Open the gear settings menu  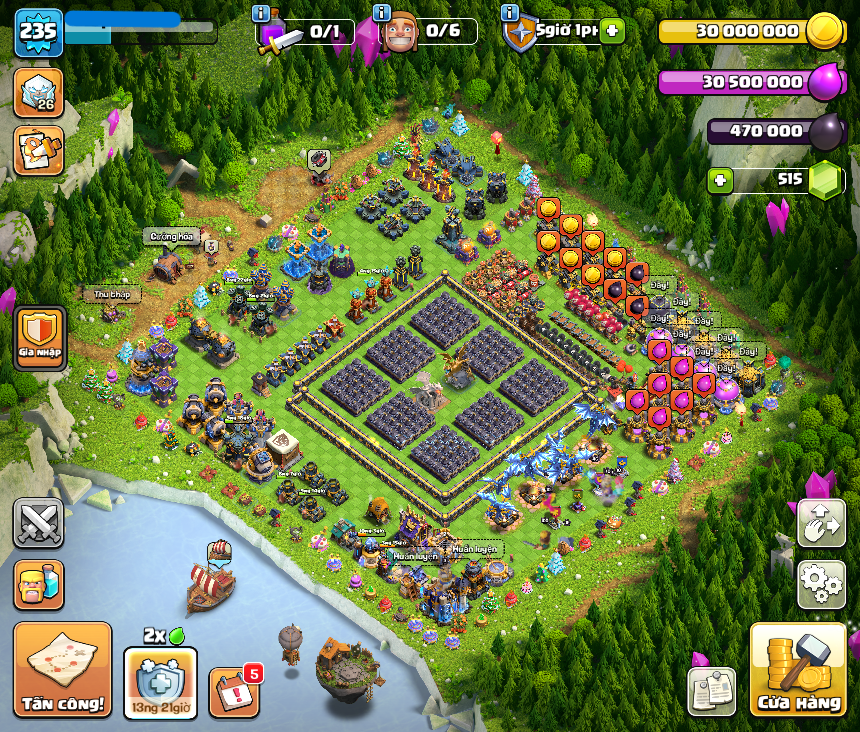pos(820,584)
